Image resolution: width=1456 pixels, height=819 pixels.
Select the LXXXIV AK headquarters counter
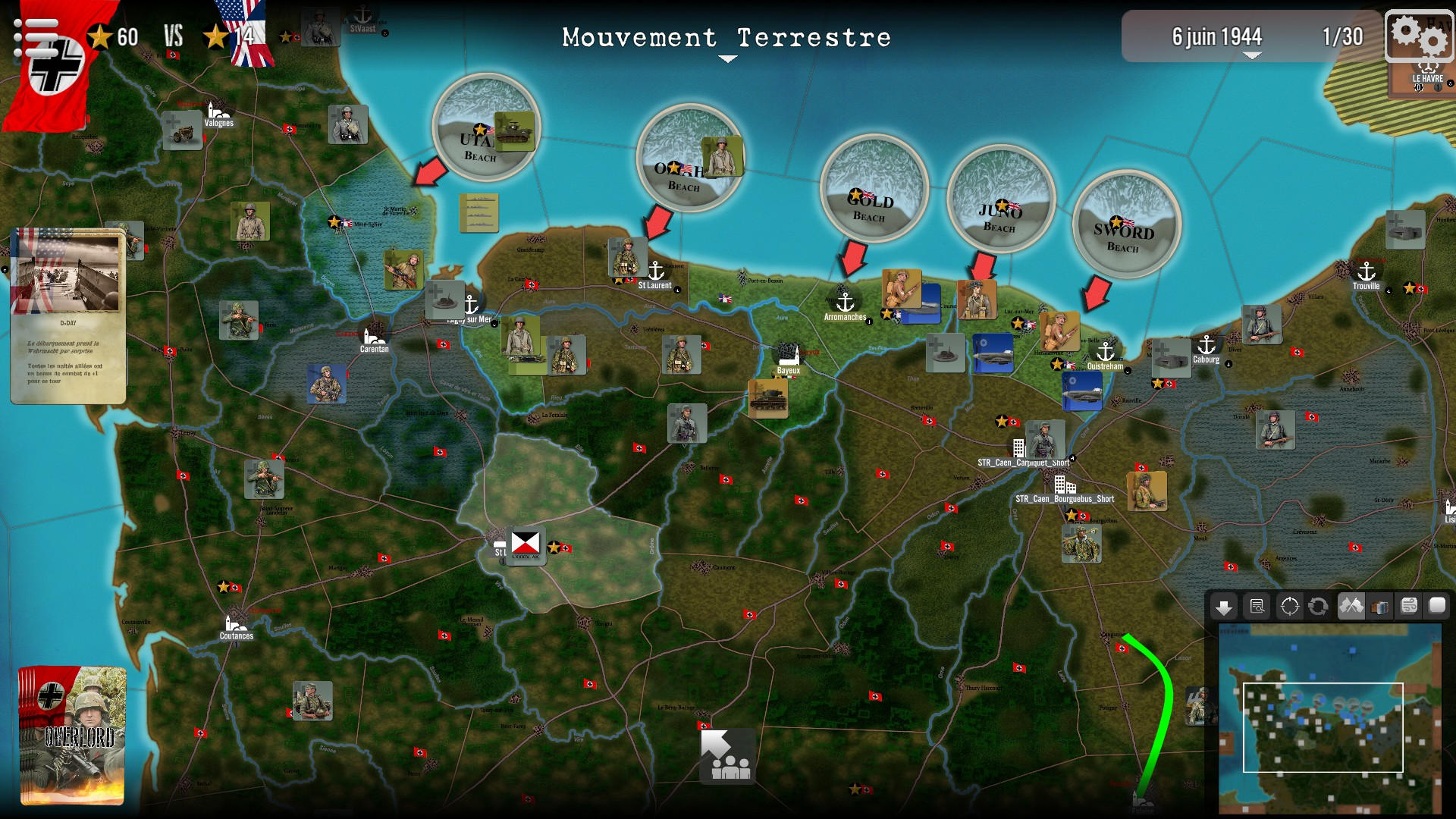(526, 544)
